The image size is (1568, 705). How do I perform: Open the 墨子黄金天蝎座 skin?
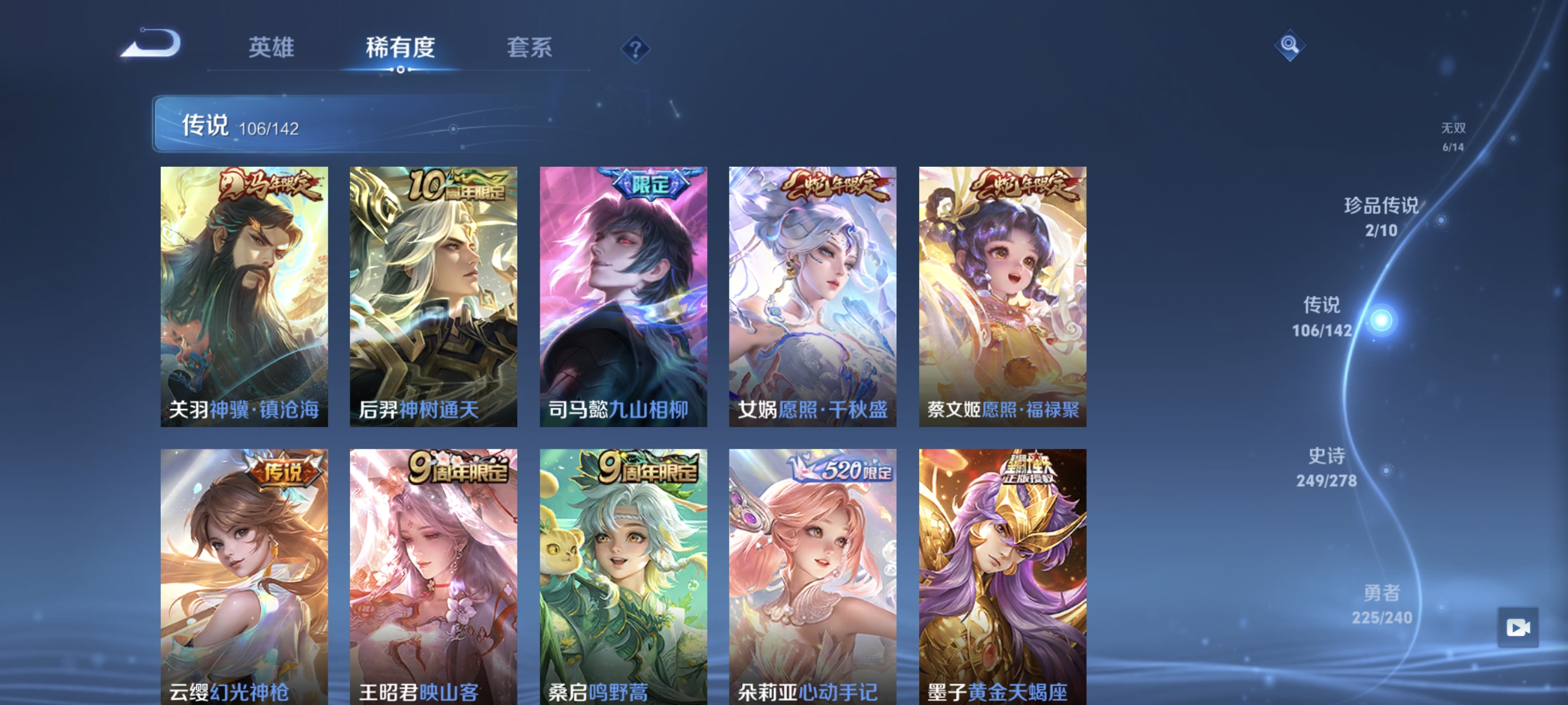click(x=1001, y=578)
